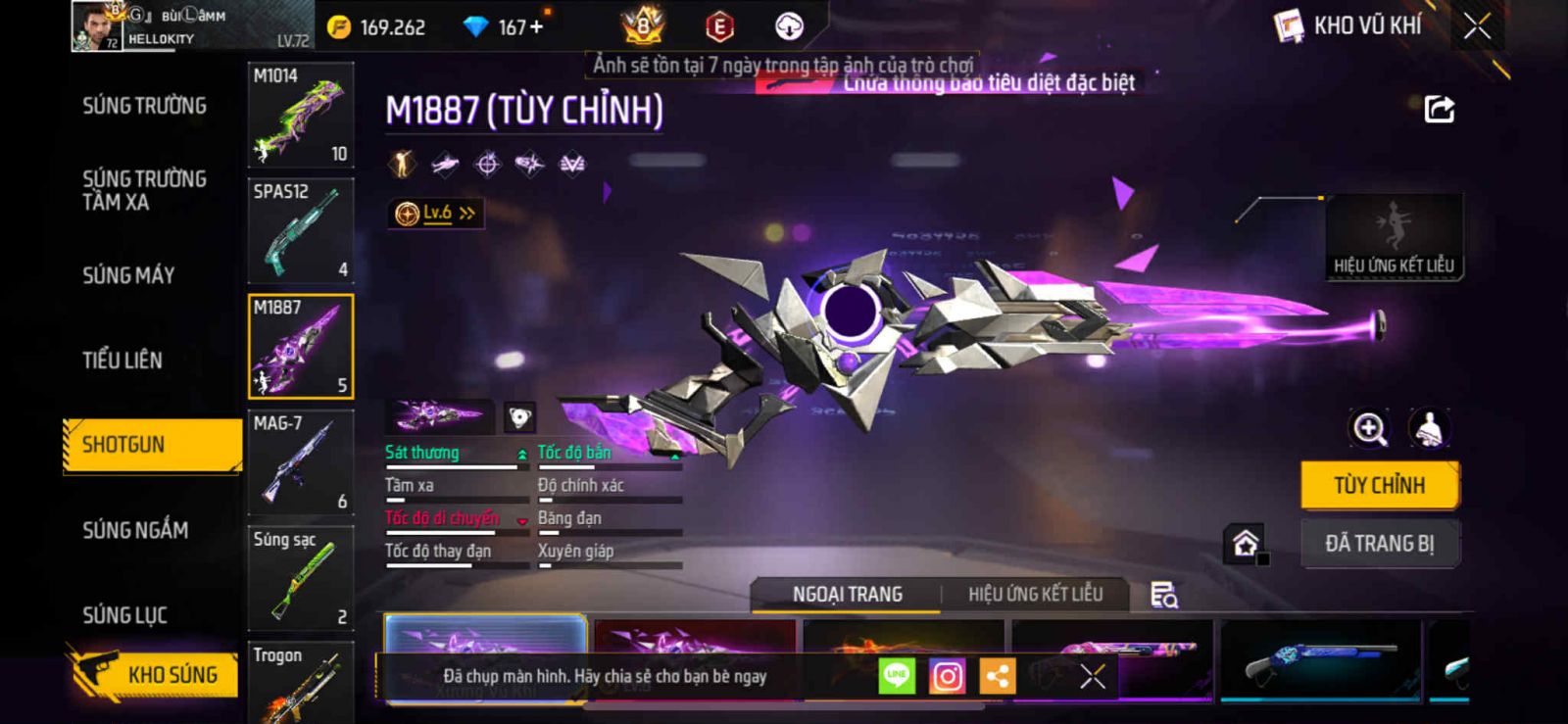Screen dimensions: 1568x724
Task: Click the yellow Tùy Chỉnh button
Action: pyautogui.click(x=1379, y=485)
